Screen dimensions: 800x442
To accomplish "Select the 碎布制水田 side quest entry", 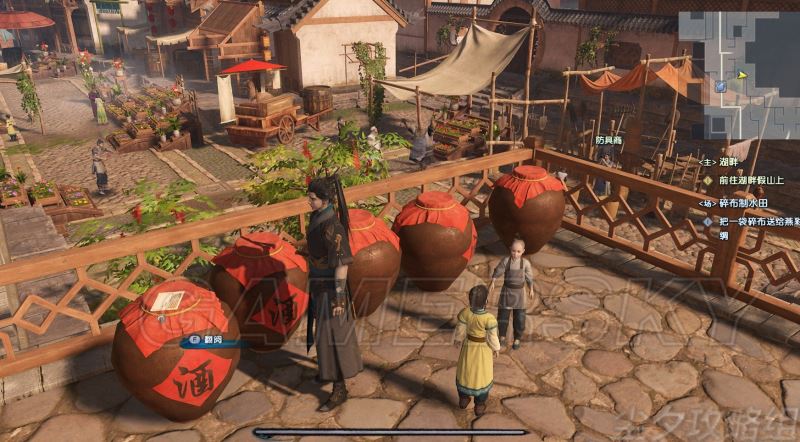I will [x=741, y=203].
